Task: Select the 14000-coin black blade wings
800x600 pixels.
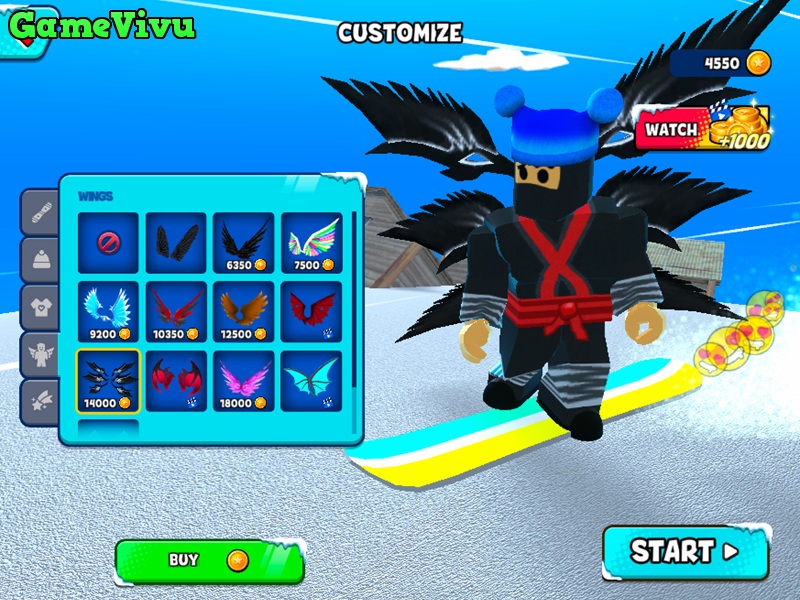Action: tap(109, 380)
